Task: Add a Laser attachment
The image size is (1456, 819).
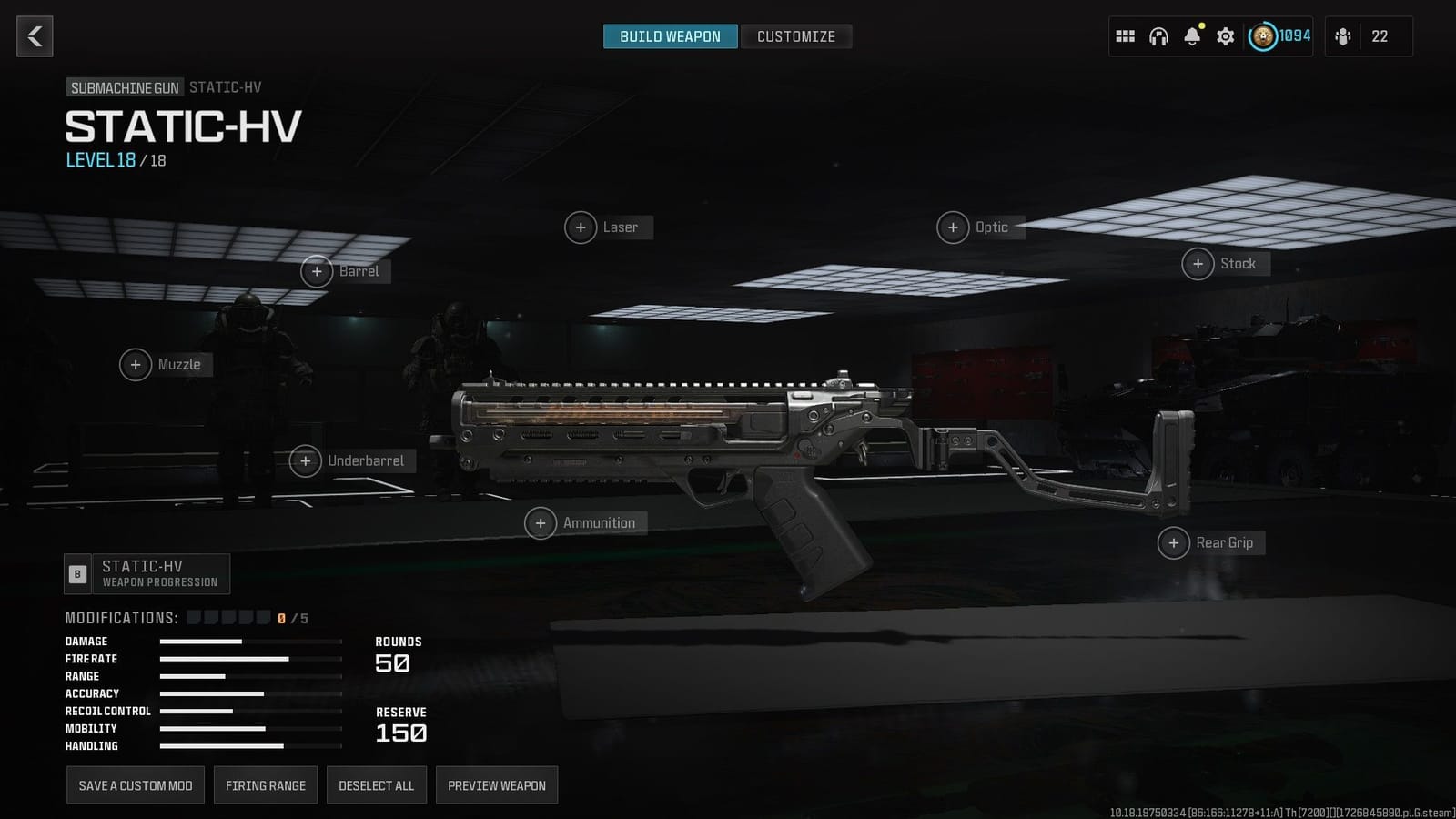Action: pos(607,227)
